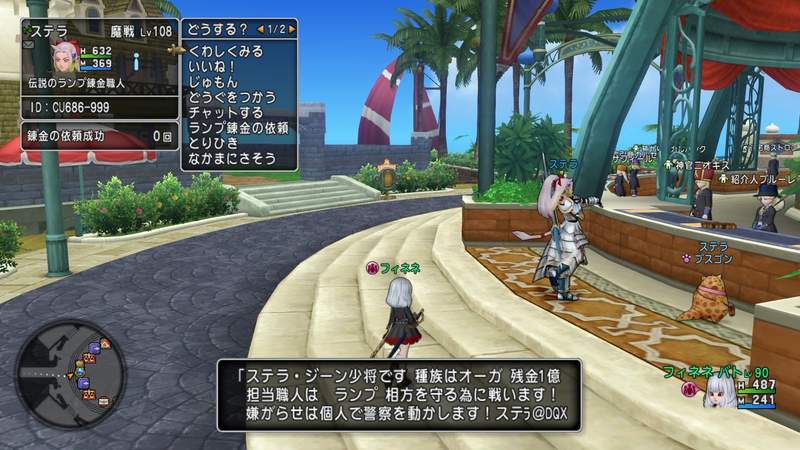Open the circular minimap

[x=70, y=374]
